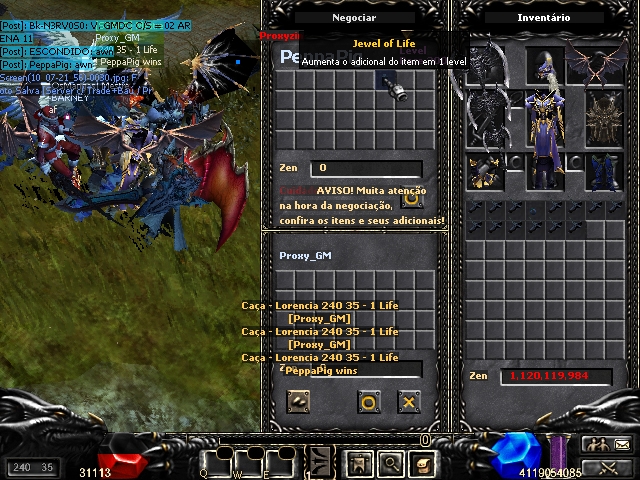Select the W hotkey potion slot
This screenshot has height=480, width=640.
[x=249, y=464]
